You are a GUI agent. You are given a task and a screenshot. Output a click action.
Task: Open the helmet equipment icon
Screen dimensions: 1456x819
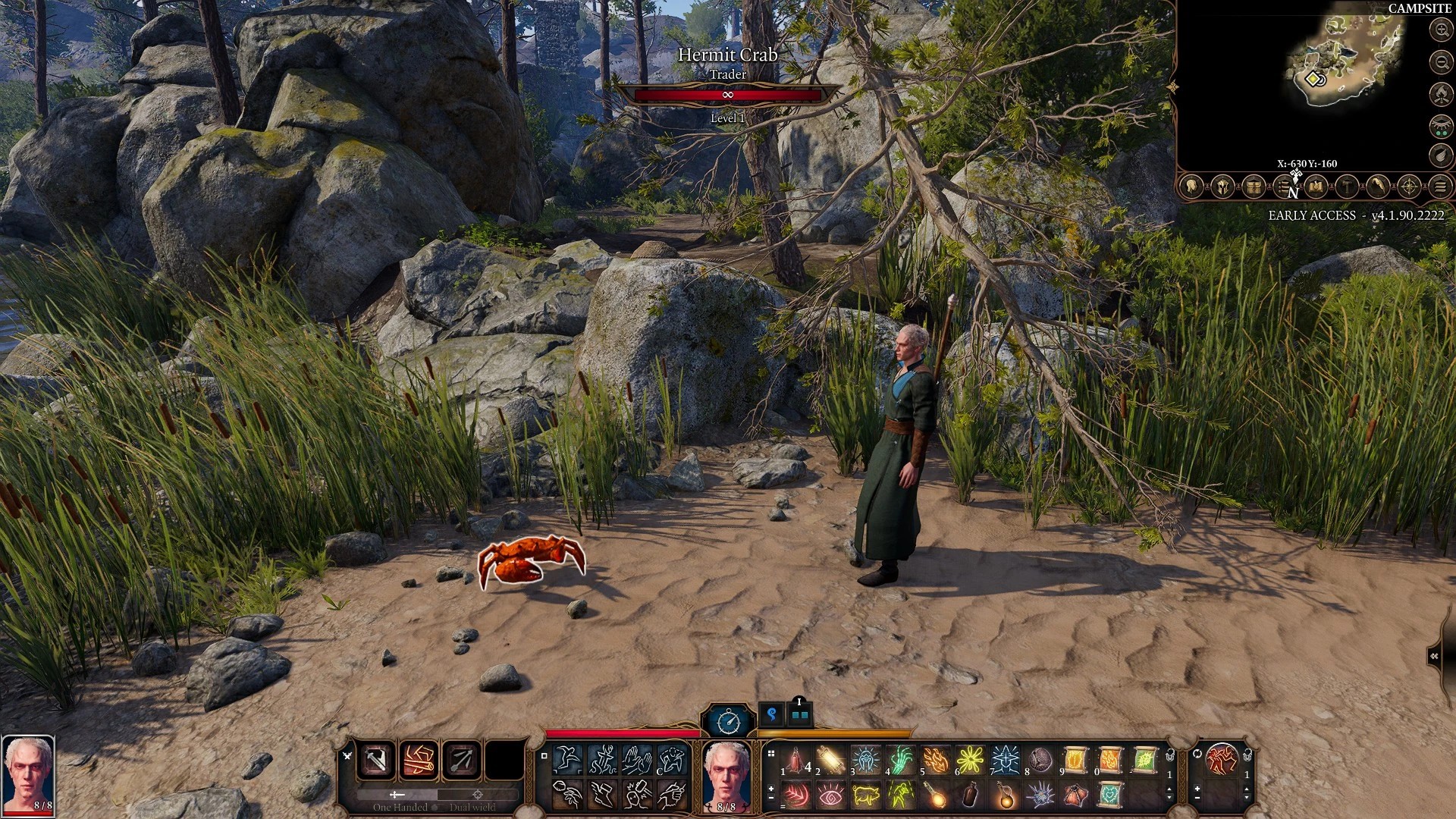[1222, 187]
